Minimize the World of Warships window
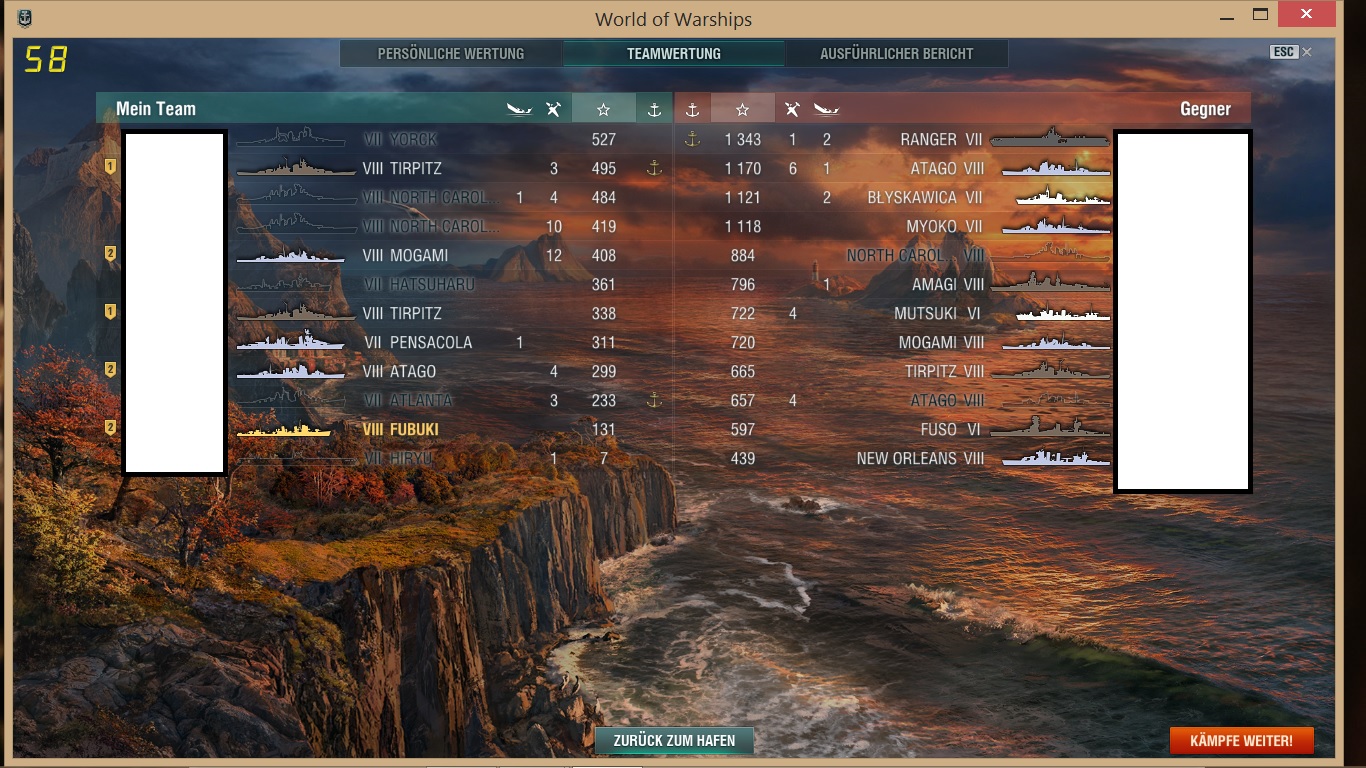 pyautogui.click(x=1226, y=16)
